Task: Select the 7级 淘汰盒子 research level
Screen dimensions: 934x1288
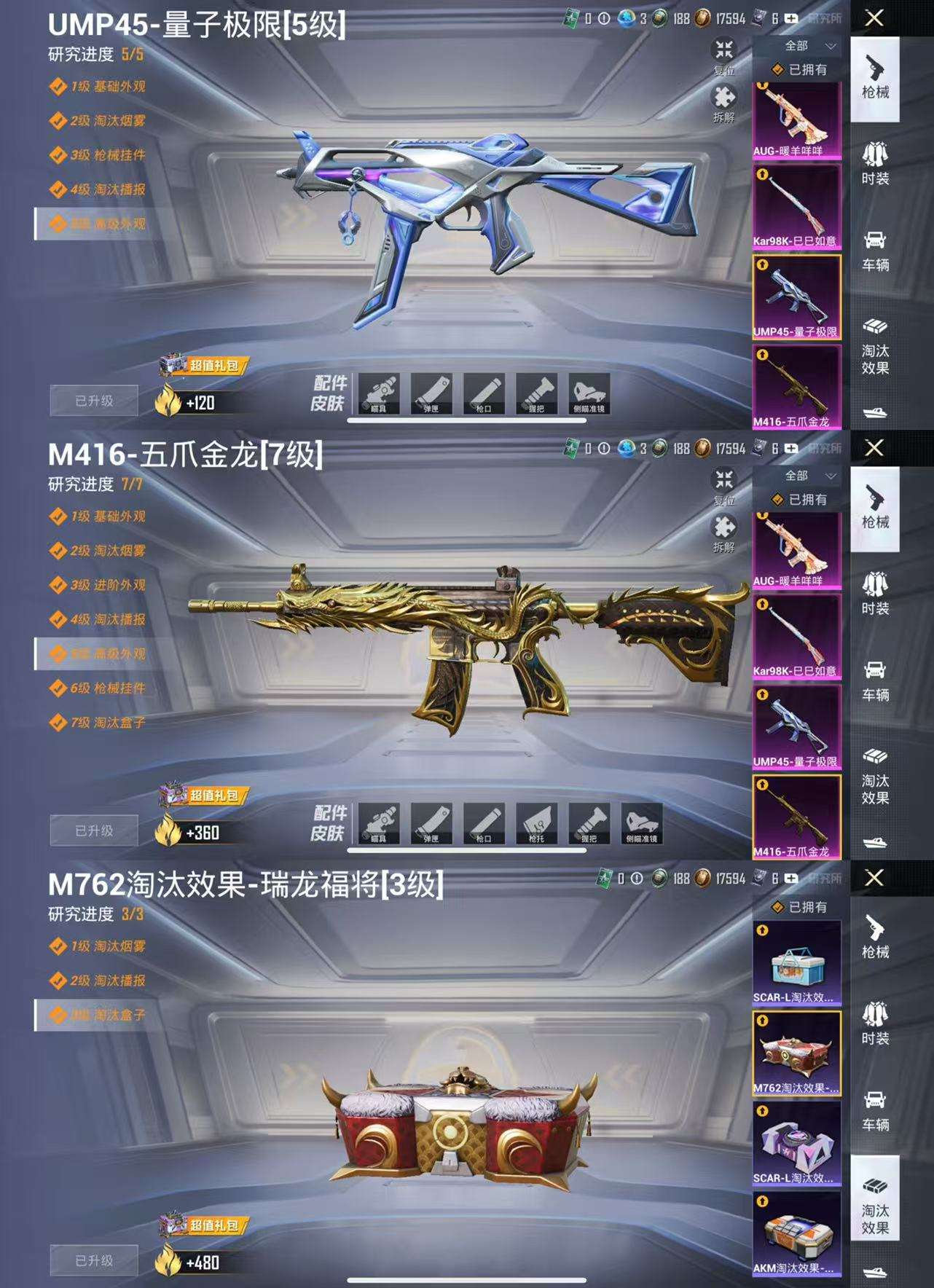Action: (x=107, y=723)
